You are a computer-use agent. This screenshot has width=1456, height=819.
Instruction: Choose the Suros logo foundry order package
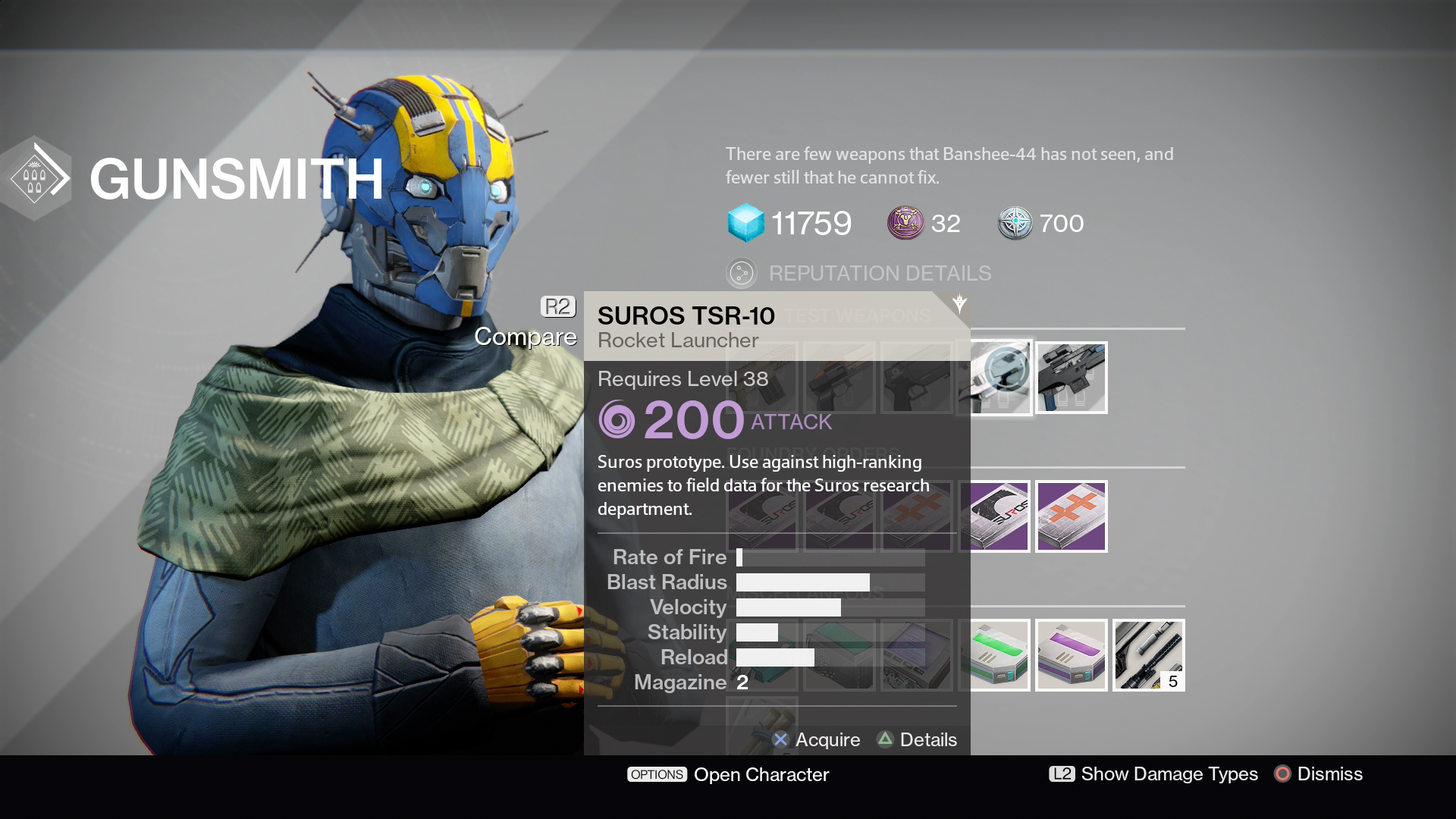coord(995,516)
